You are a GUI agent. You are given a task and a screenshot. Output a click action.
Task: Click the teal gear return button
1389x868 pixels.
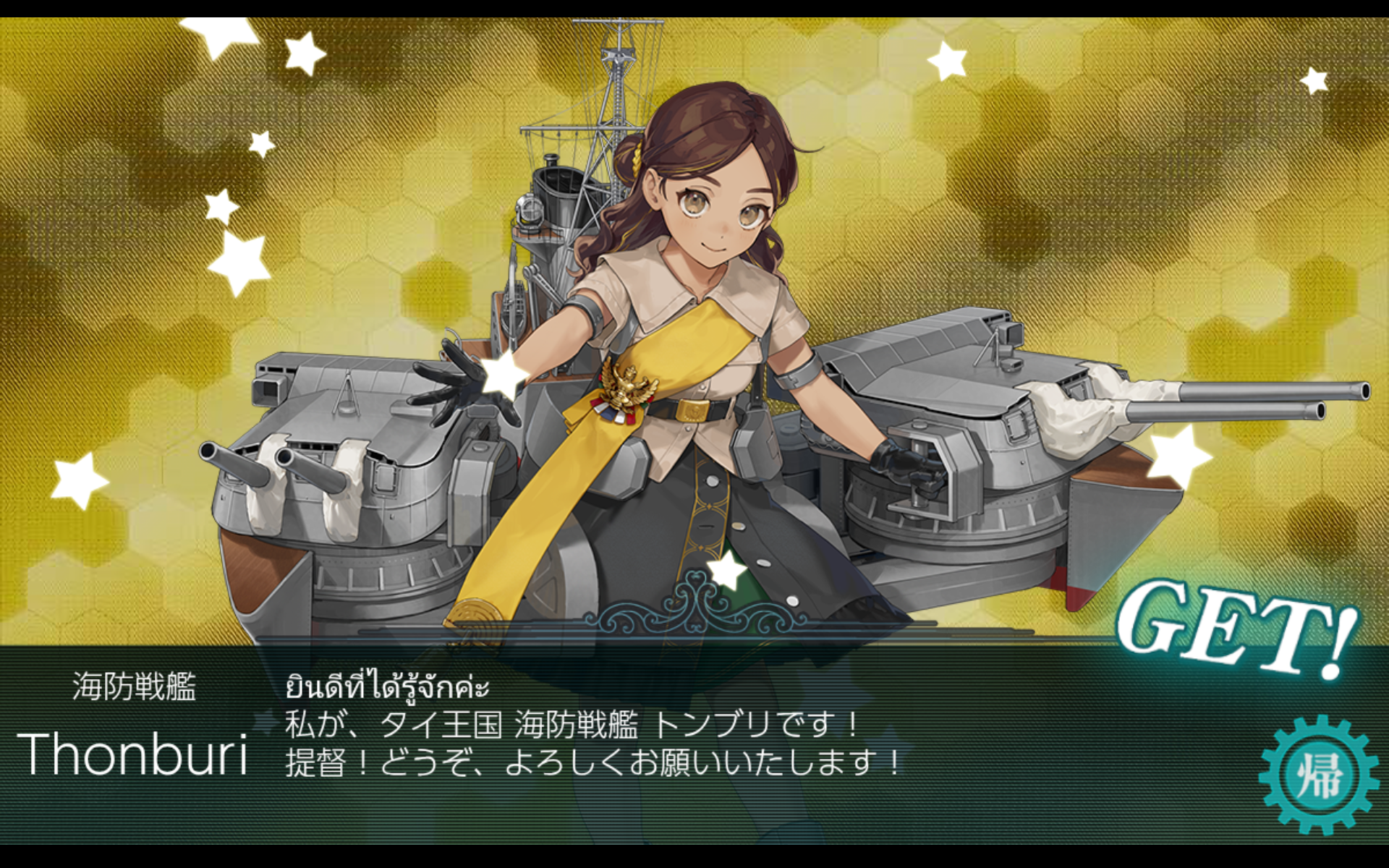pos(1318,775)
